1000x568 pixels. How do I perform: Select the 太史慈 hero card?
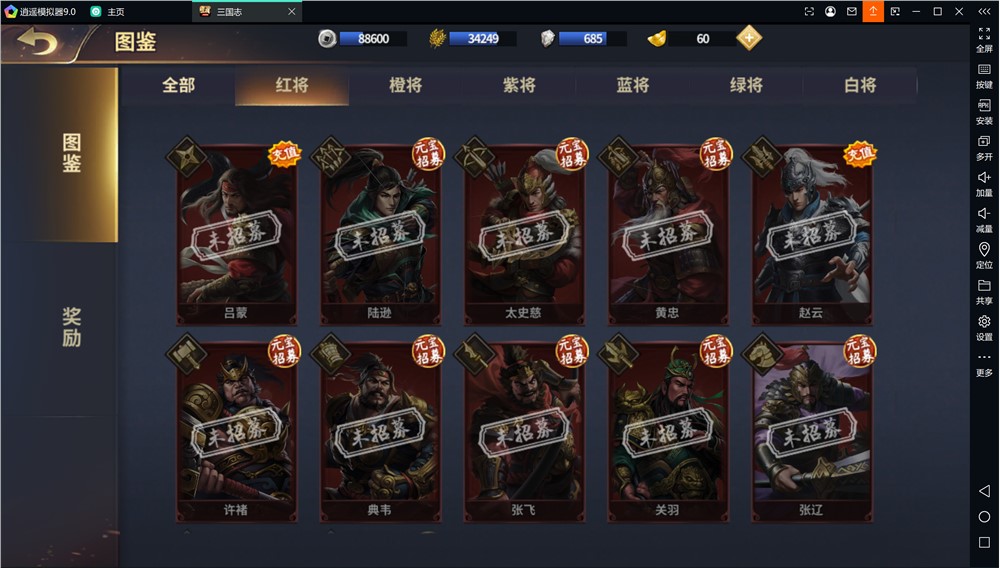(x=523, y=233)
